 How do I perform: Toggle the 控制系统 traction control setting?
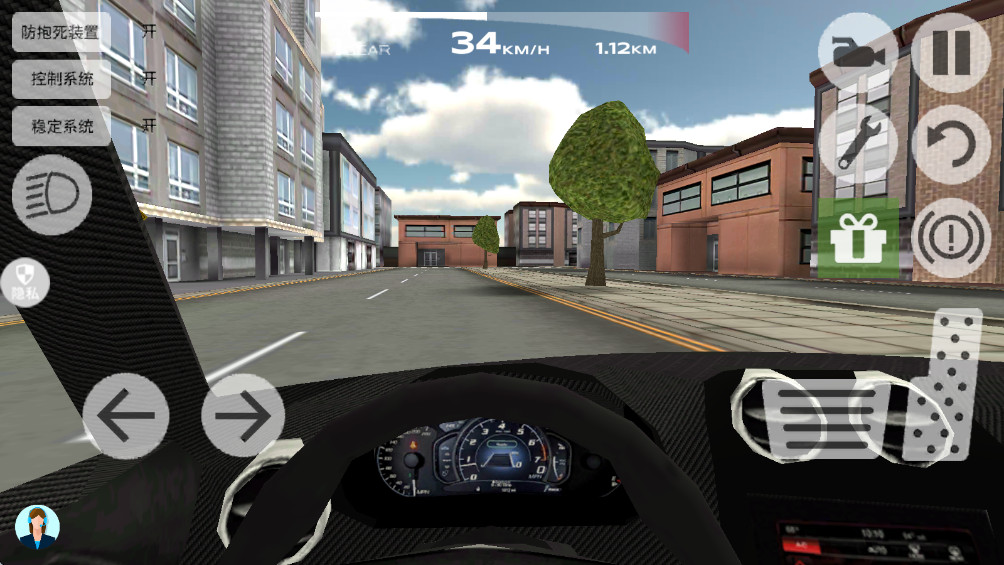(x=61, y=78)
